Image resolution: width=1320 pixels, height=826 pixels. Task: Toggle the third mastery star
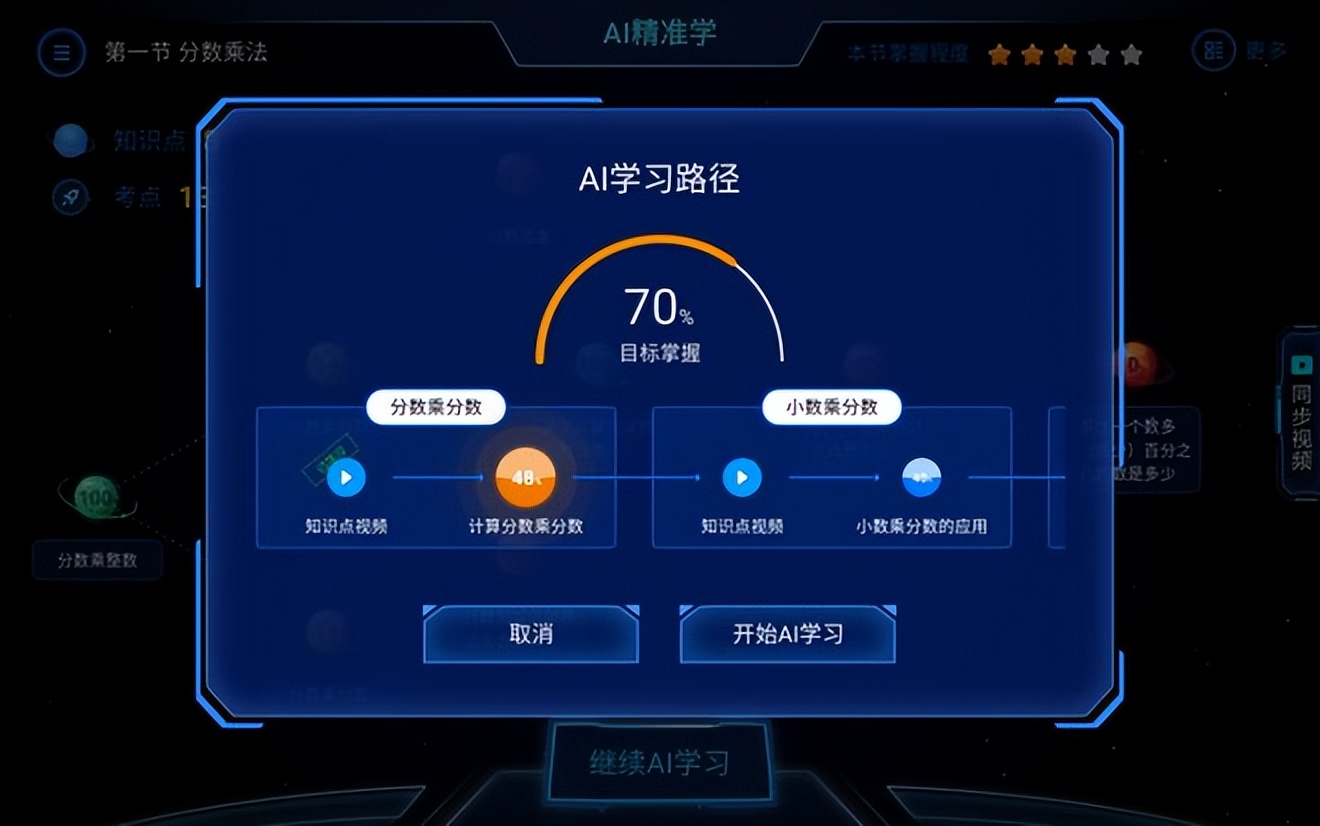coord(1066,55)
